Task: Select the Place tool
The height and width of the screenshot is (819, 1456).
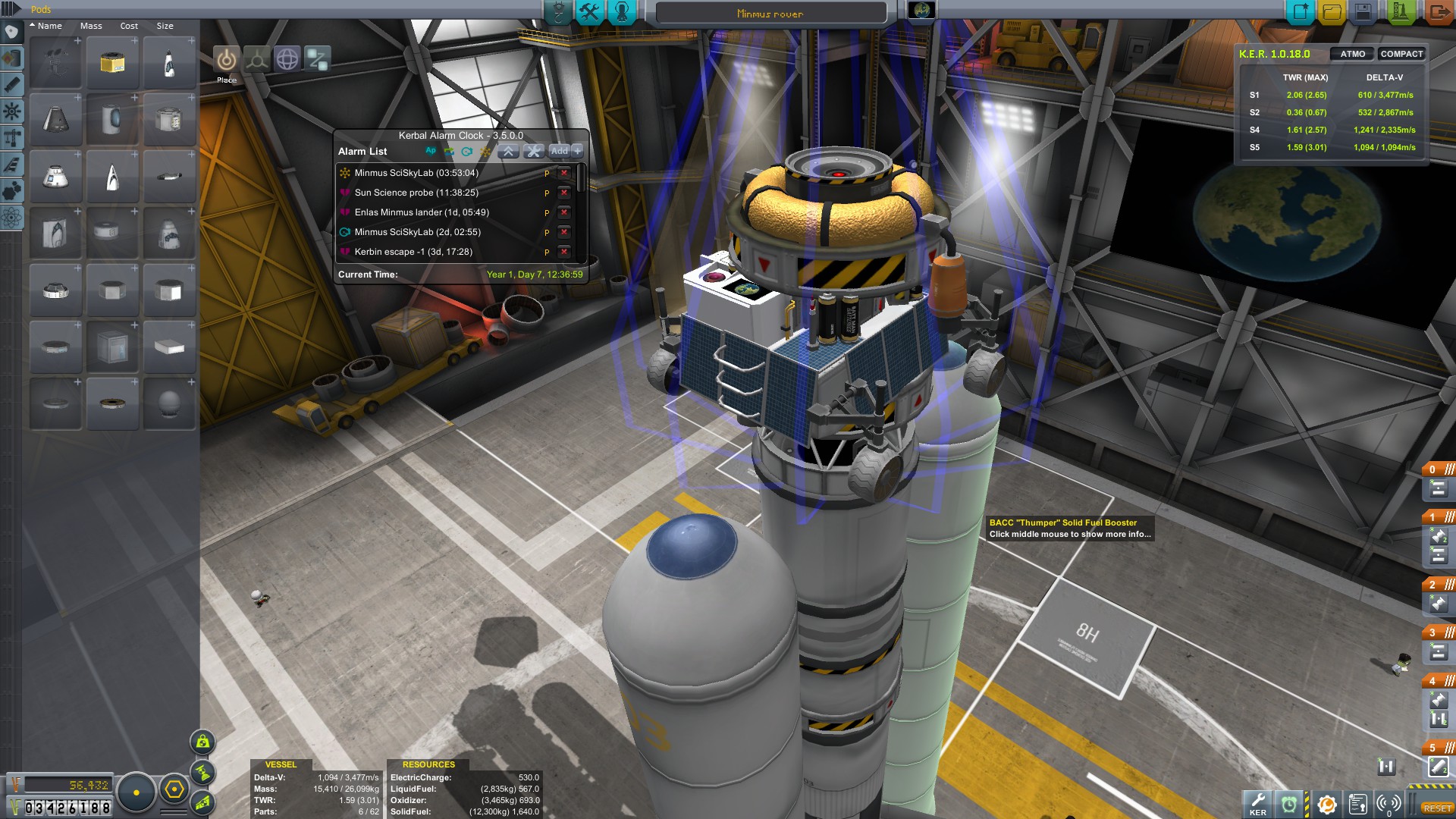Action: [226, 59]
